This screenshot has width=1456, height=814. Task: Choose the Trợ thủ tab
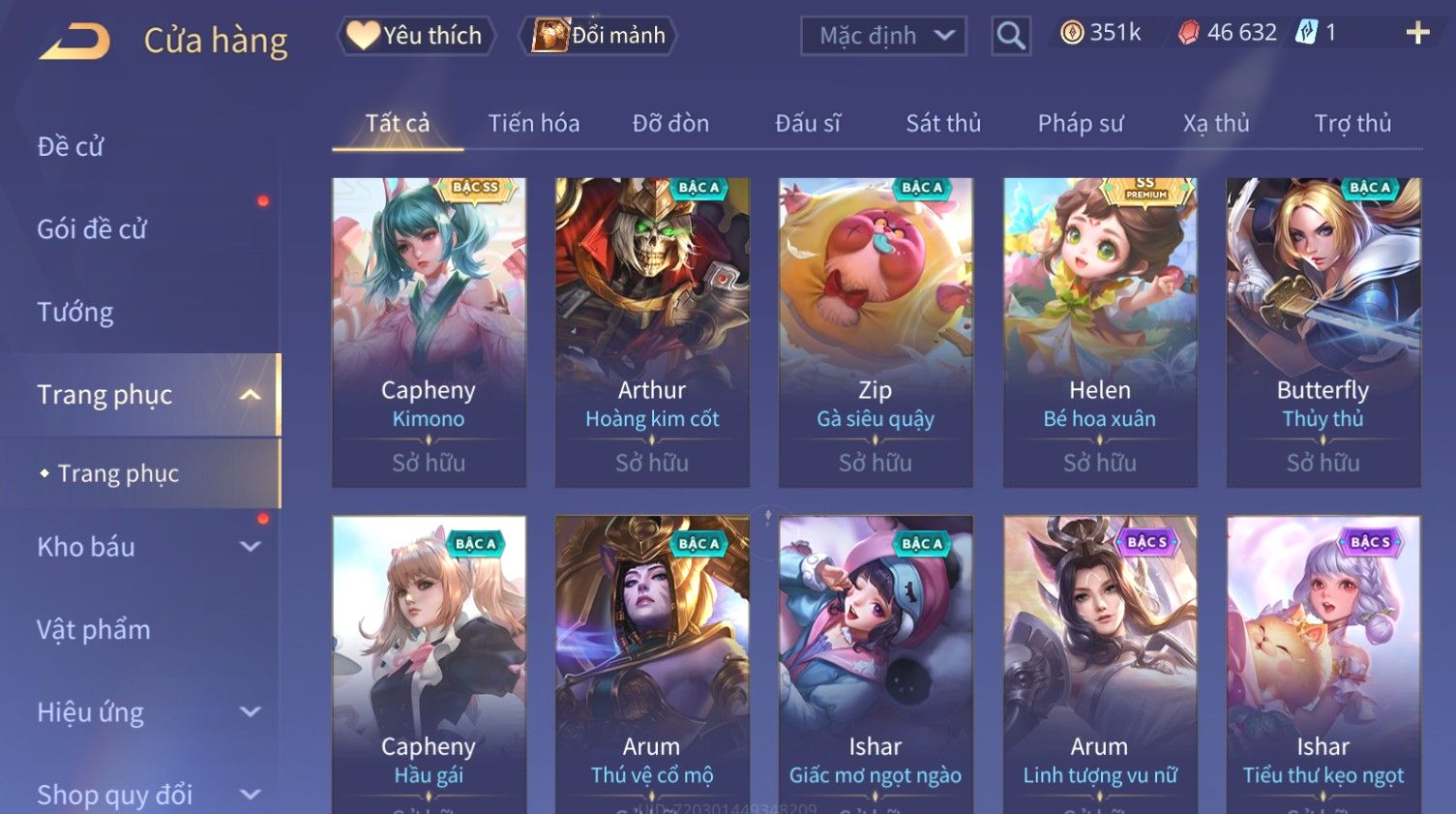coord(1352,124)
